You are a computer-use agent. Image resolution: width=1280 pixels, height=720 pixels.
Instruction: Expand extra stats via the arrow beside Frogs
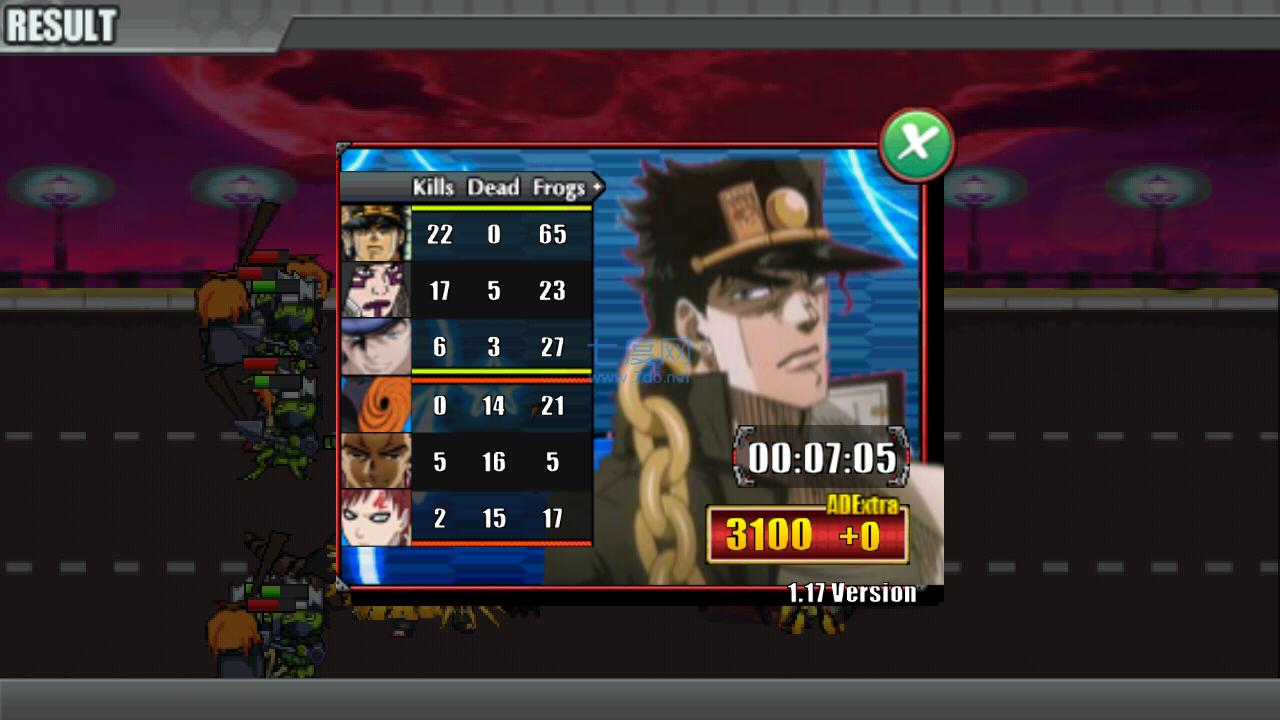point(596,188)
